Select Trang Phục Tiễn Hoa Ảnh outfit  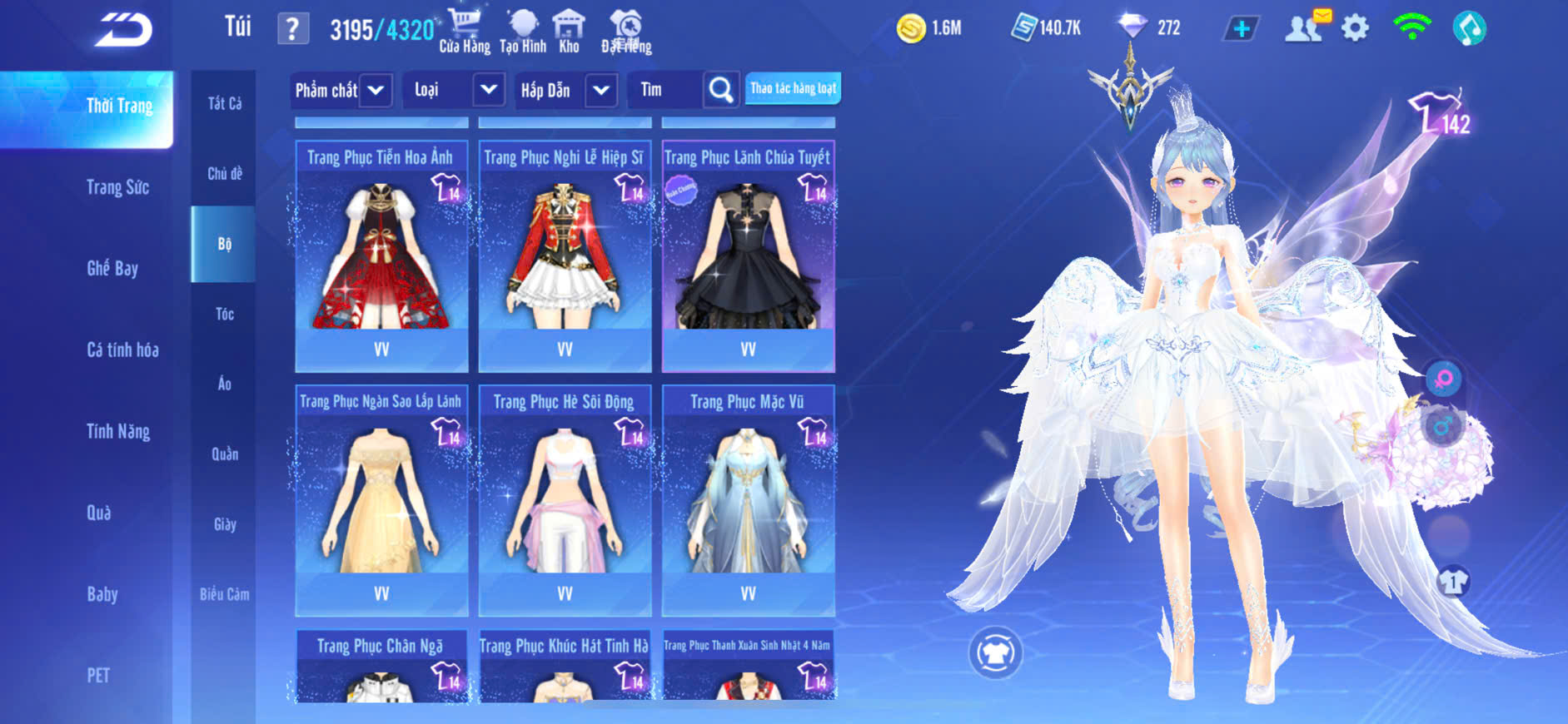381,256
